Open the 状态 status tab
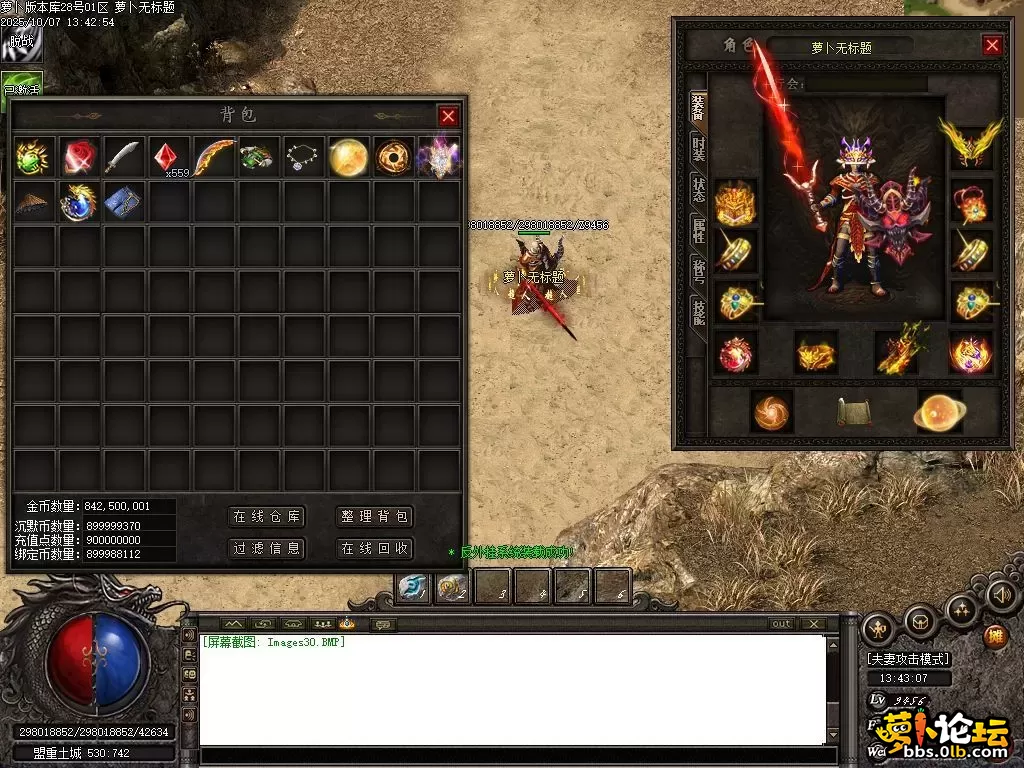Image resolution: width=1024 pixels, height=768 pixels. coord(698,190)
